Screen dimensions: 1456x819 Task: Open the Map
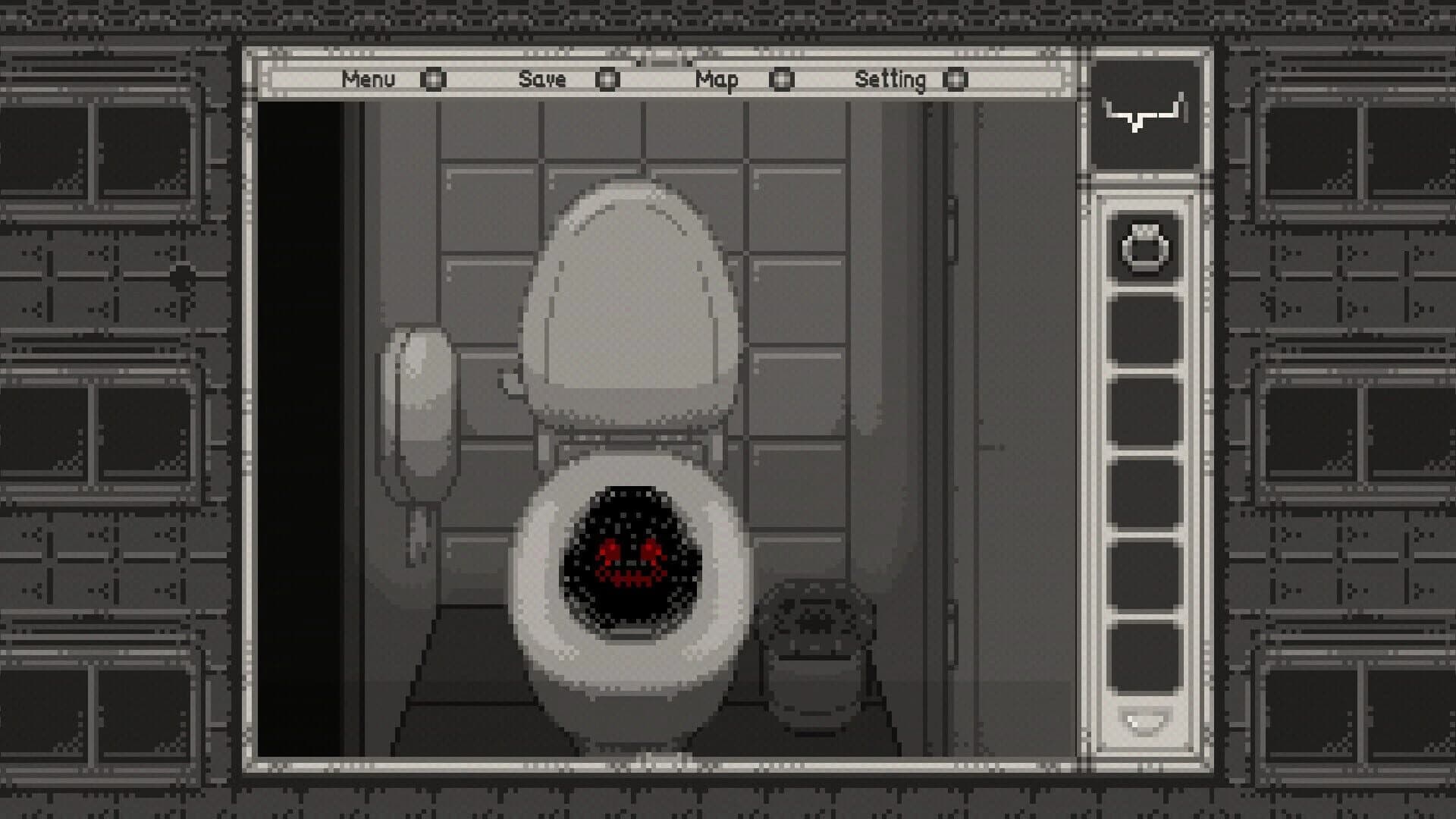(718, 79)
